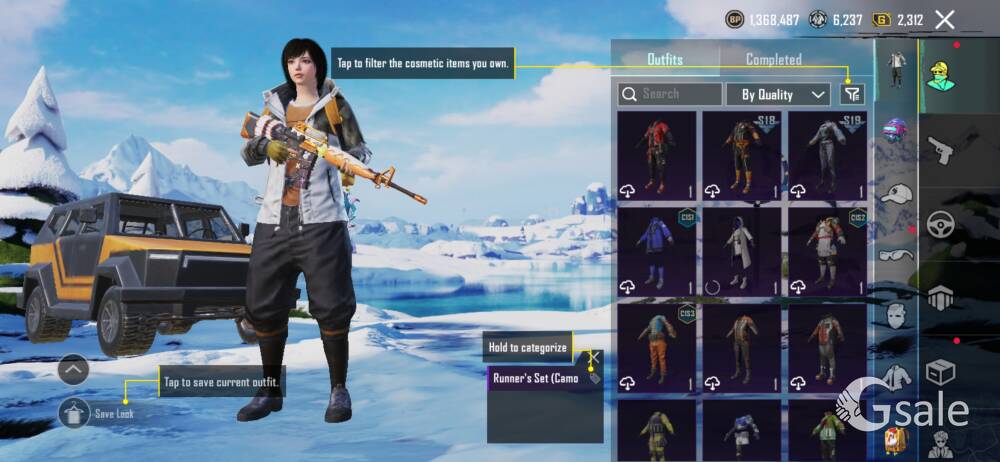Toggle the owned-items filter icon
Viewport: 1000px width, 462px height.
pyautogui.click(x=852, y=94)
